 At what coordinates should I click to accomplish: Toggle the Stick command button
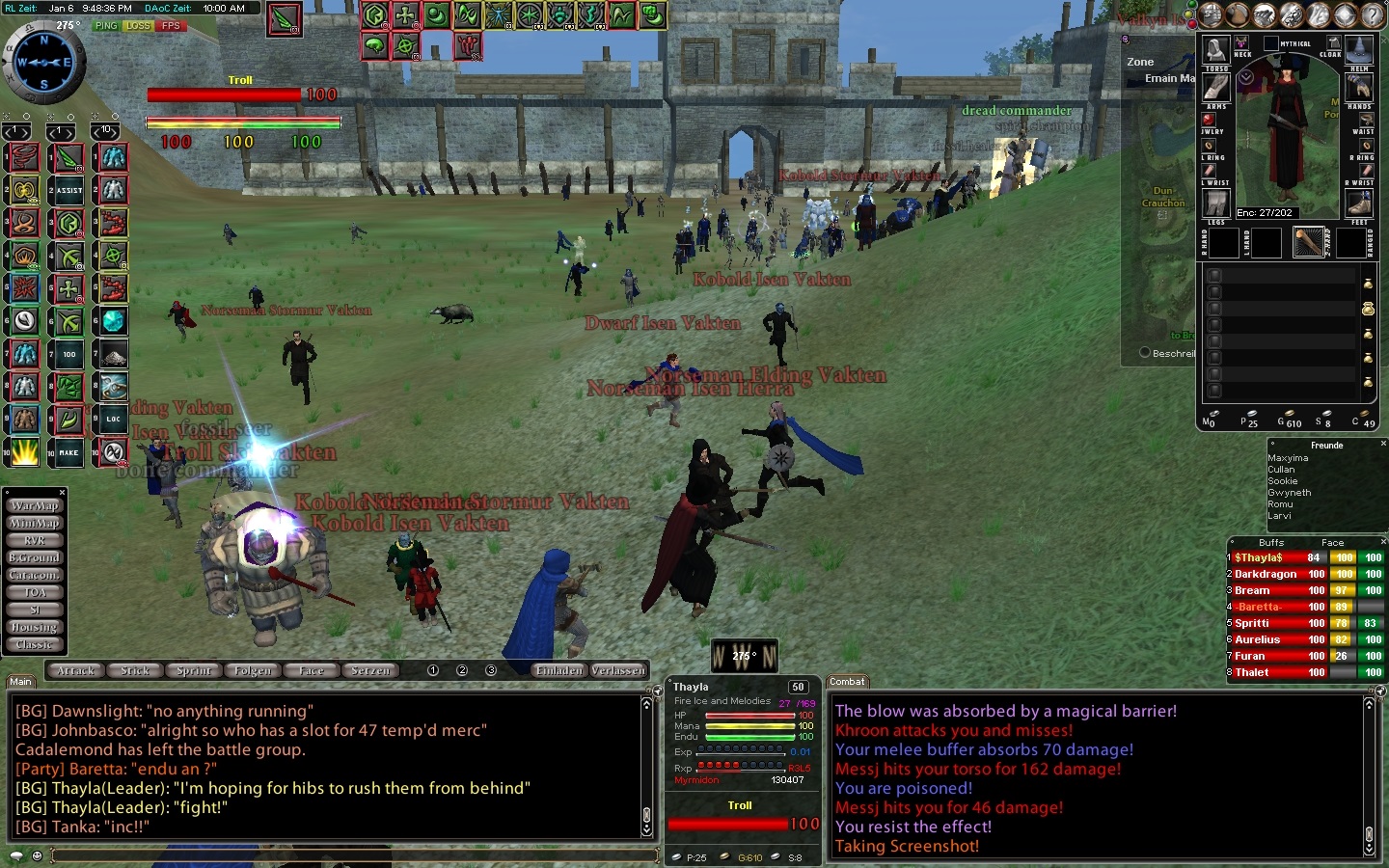(x=135, y=670)
